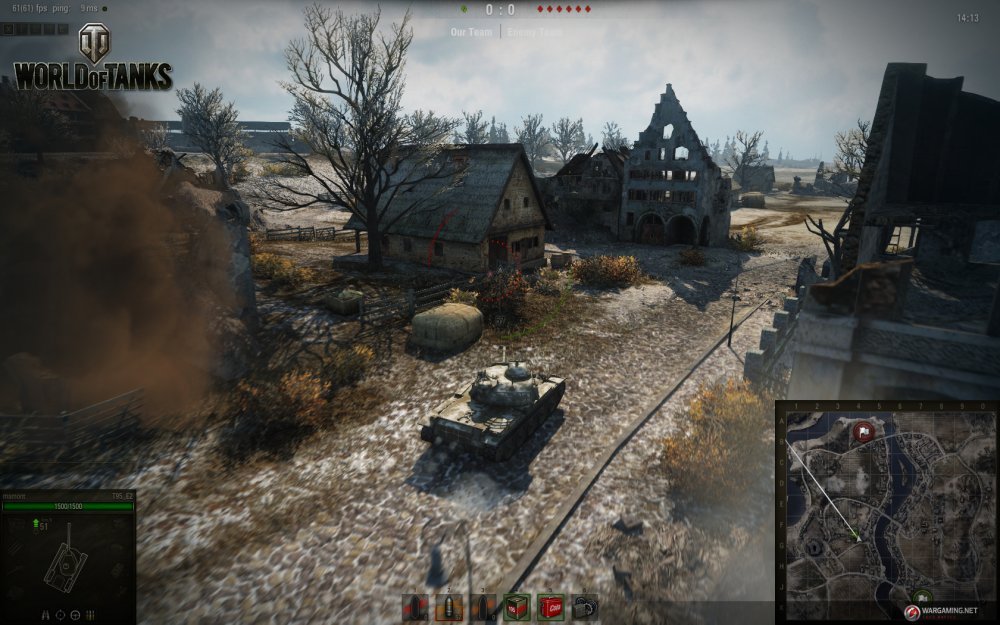
Task: Choose the silver shell with 57 rounds
Action: click(x=449, y=607)
